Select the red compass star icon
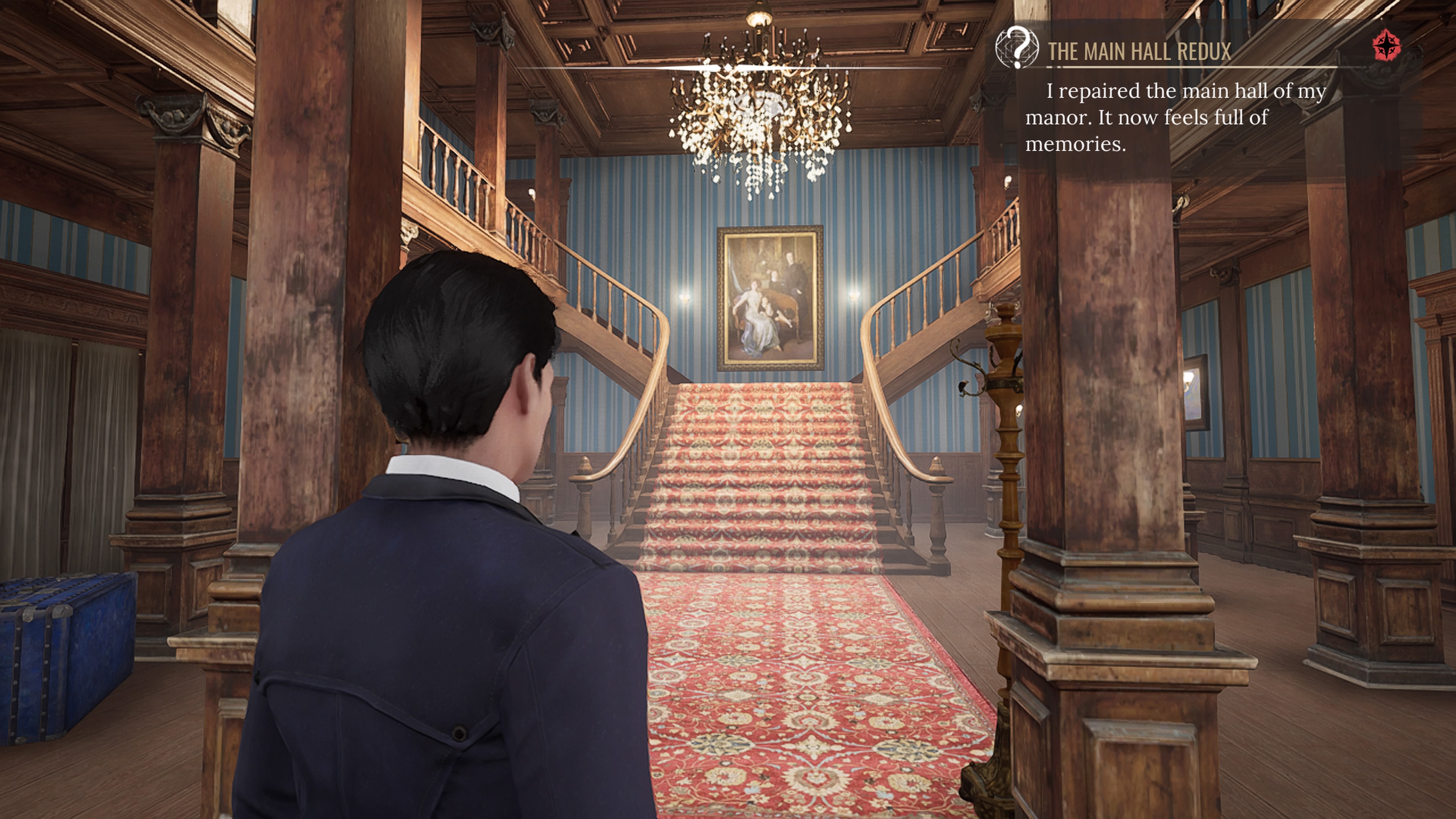 tap(1387, 45)
